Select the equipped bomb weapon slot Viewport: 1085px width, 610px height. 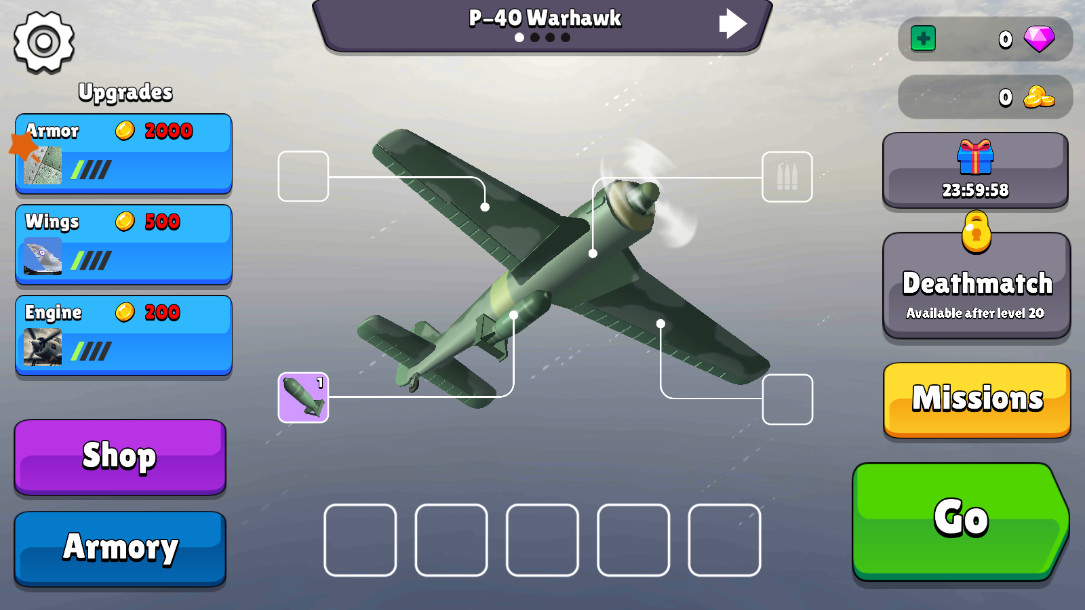pyautogui.click(x=303, y=397)
